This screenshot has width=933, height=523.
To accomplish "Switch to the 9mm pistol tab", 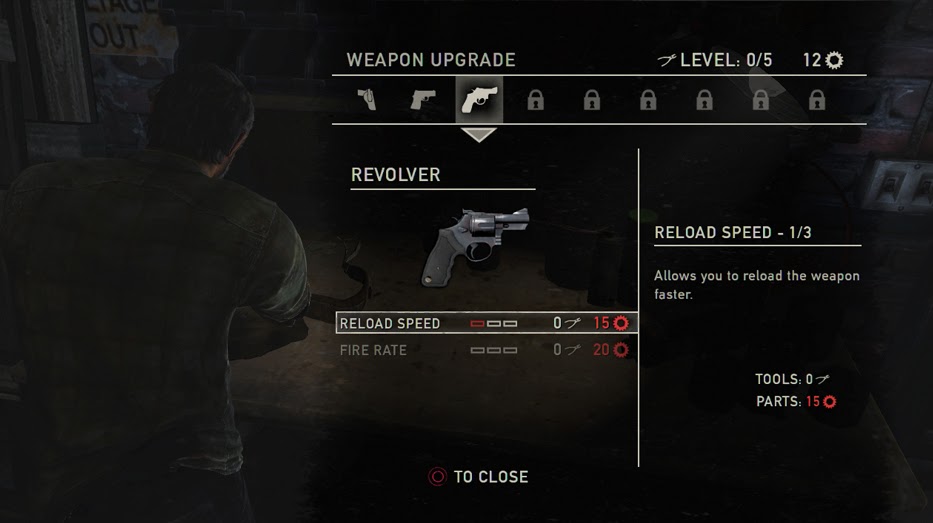I will pos(423,100).
